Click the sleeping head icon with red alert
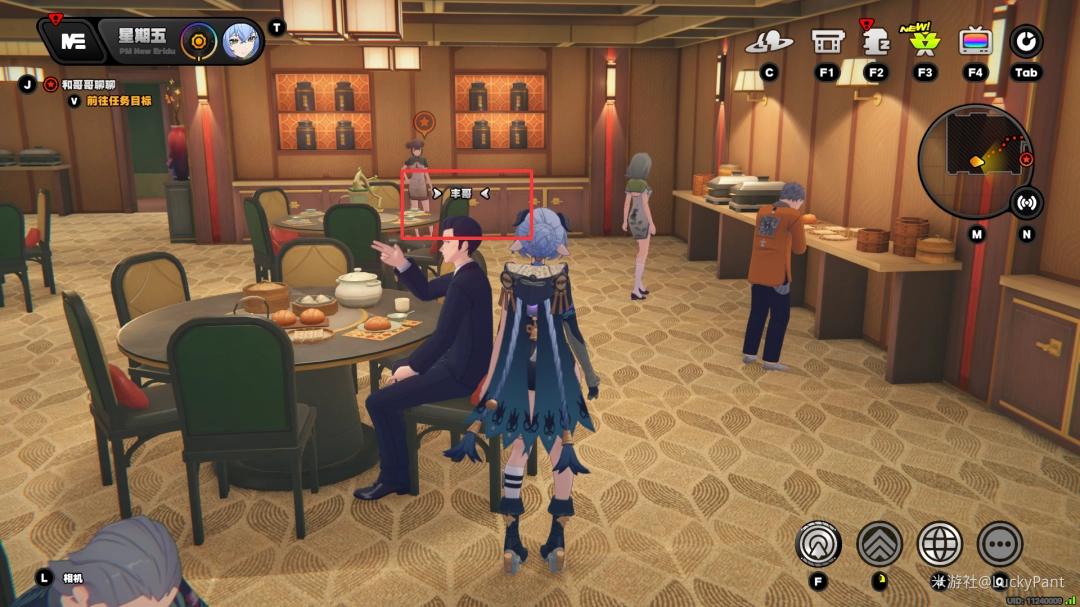The image size is (1080, 607). 877,42
